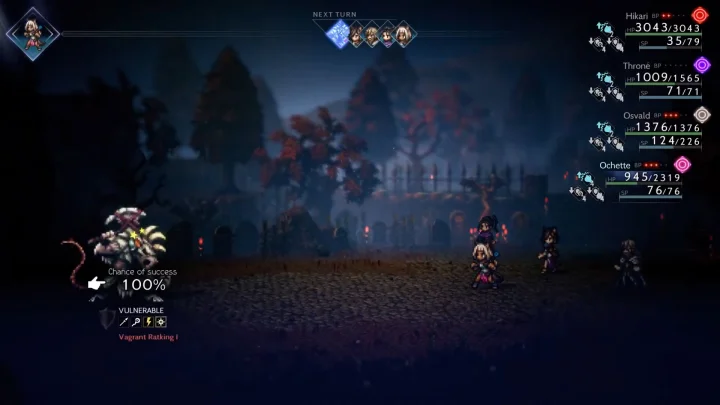Select Ochette's party status row
This screenshot has width=720, height=405.
[640, 177]
